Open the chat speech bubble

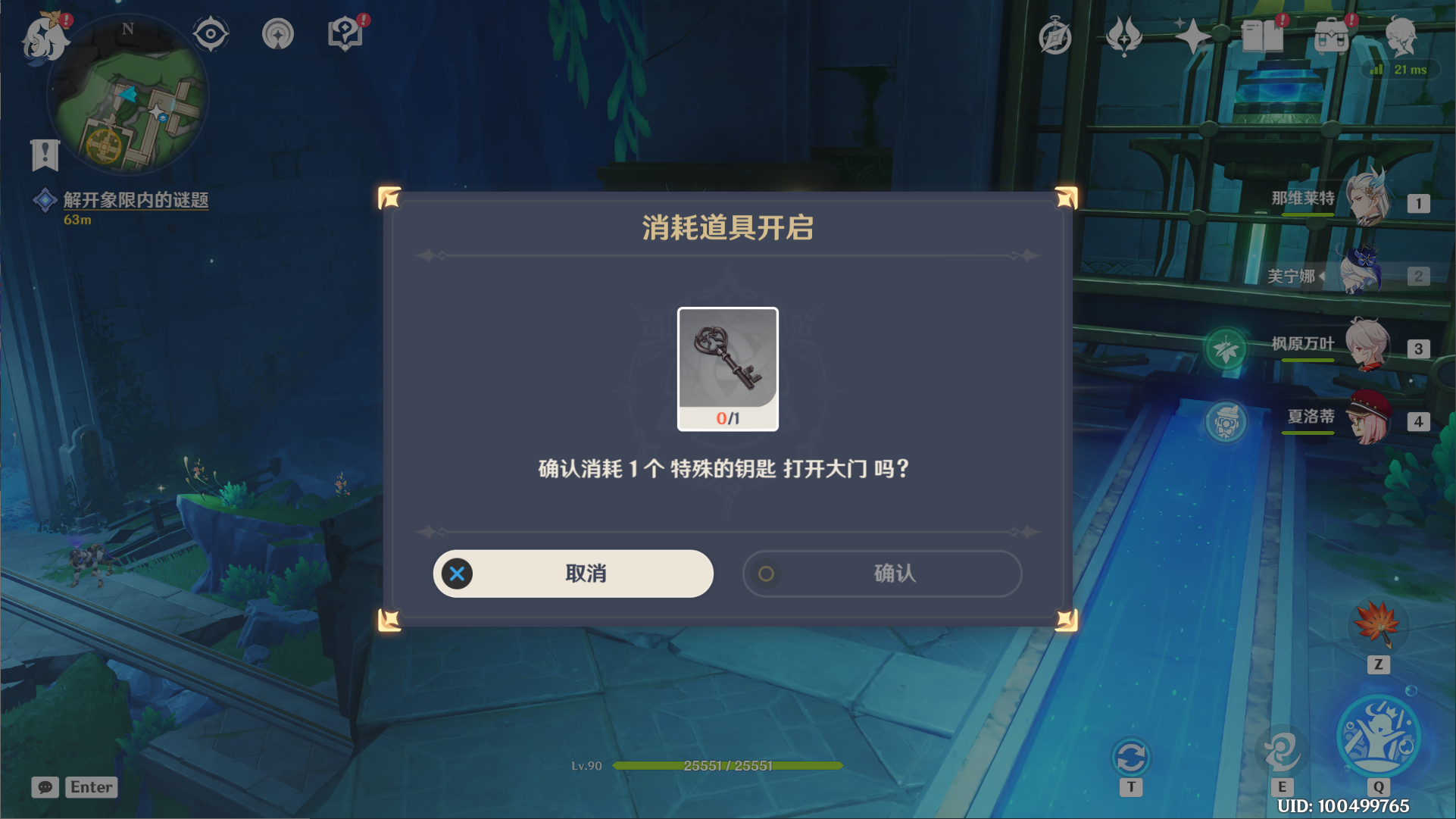pyautogui.click(x=45, y=787)
